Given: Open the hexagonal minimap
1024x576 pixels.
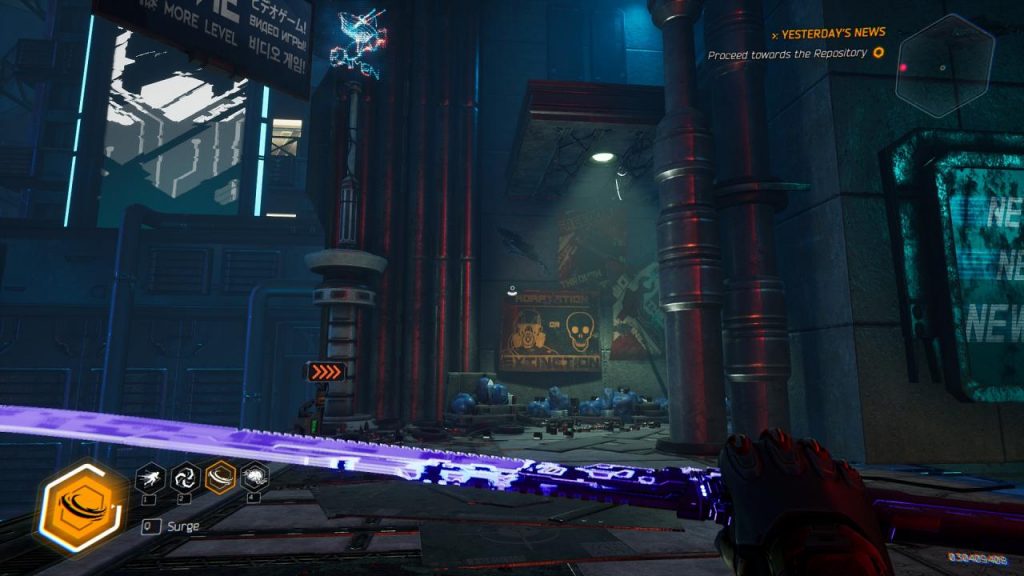Looking at the screenshot, I should [943, 67].
